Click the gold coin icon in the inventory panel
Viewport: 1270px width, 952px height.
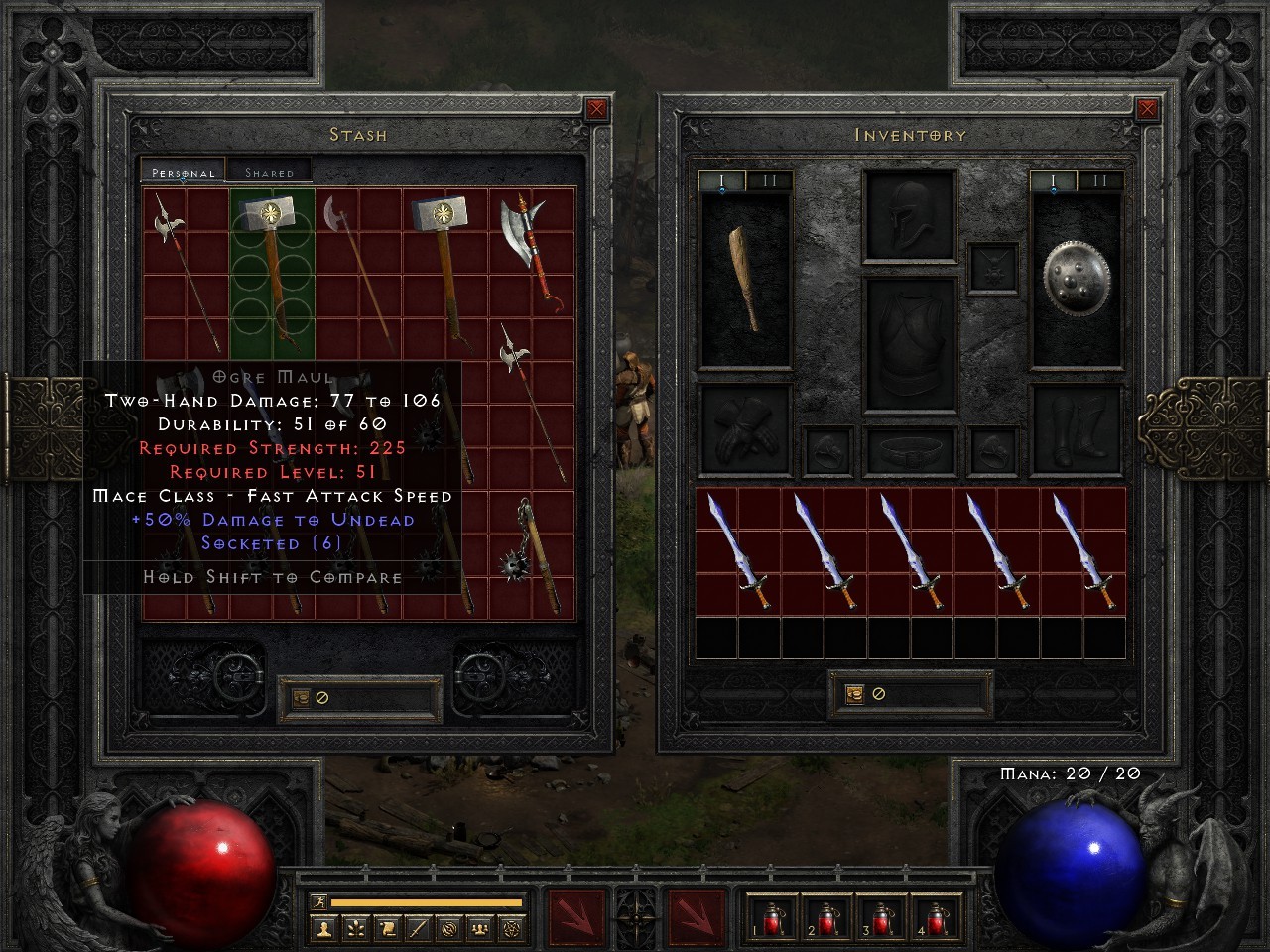(855, 692)
